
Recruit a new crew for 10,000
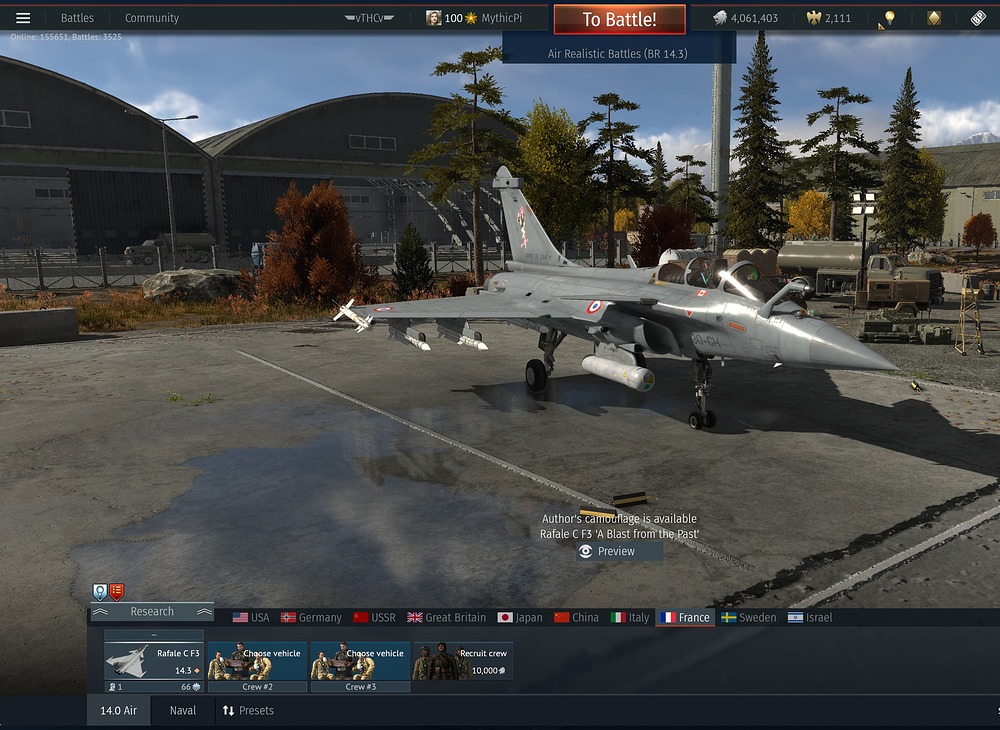[x=463, y=661]
